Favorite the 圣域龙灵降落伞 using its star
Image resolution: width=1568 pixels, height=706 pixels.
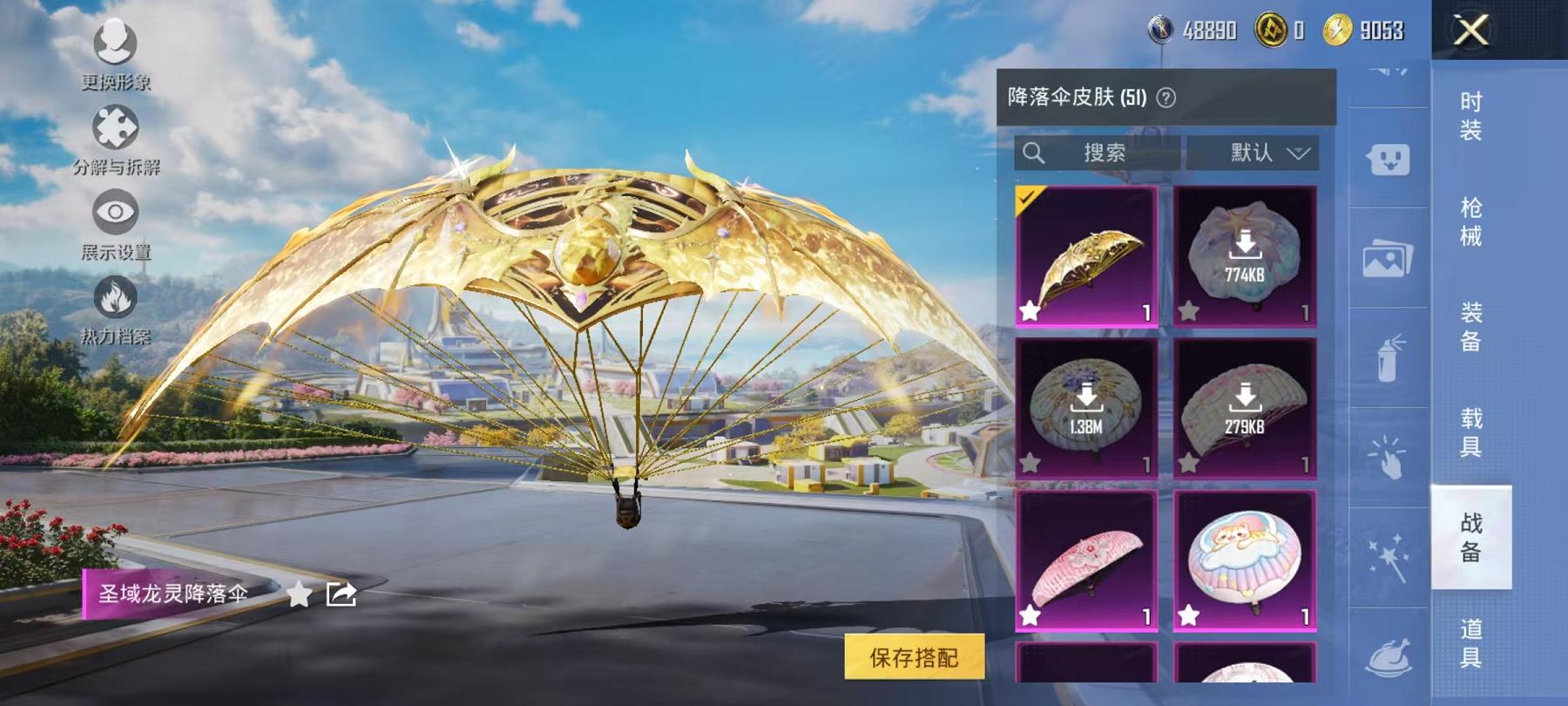click(x=298, y=594)
